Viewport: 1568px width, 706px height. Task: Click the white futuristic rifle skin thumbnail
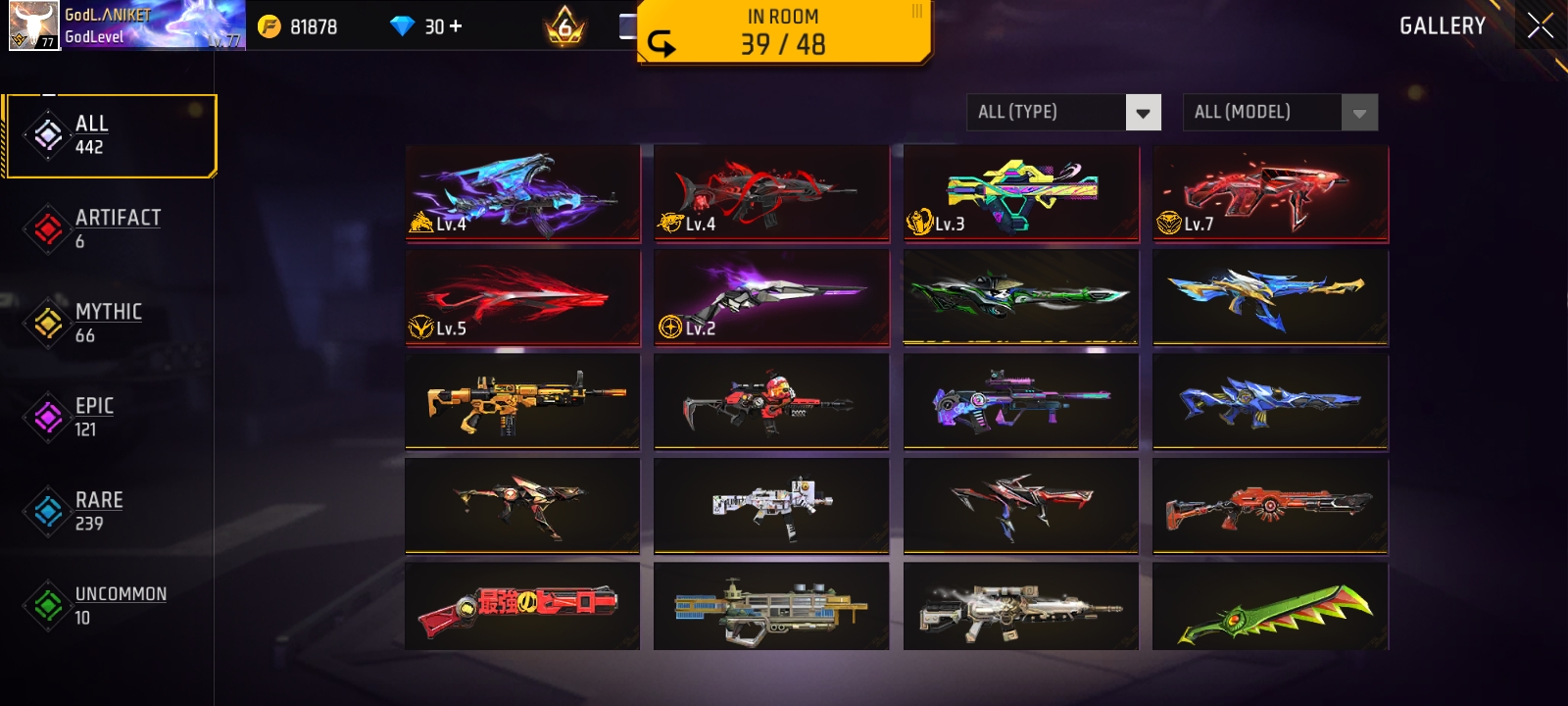771,506
